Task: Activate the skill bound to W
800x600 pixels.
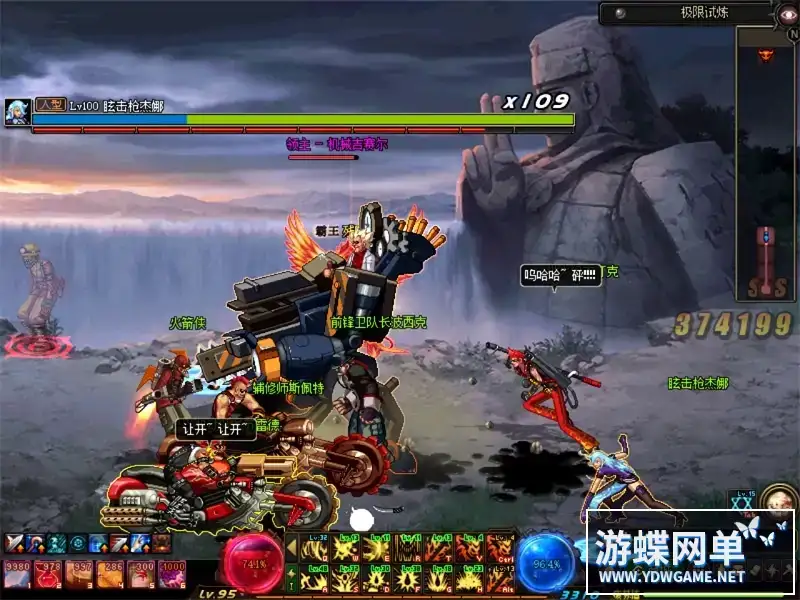Action: pyautogui.click(x=347, y=548)
